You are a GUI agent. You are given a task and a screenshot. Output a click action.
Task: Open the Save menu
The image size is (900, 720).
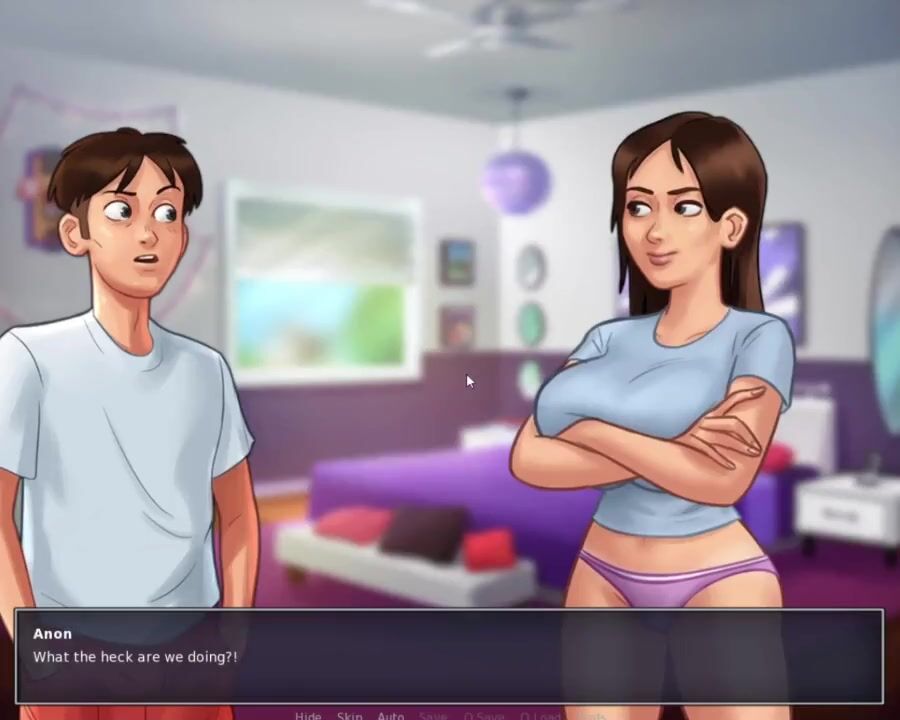click(433, 716)
